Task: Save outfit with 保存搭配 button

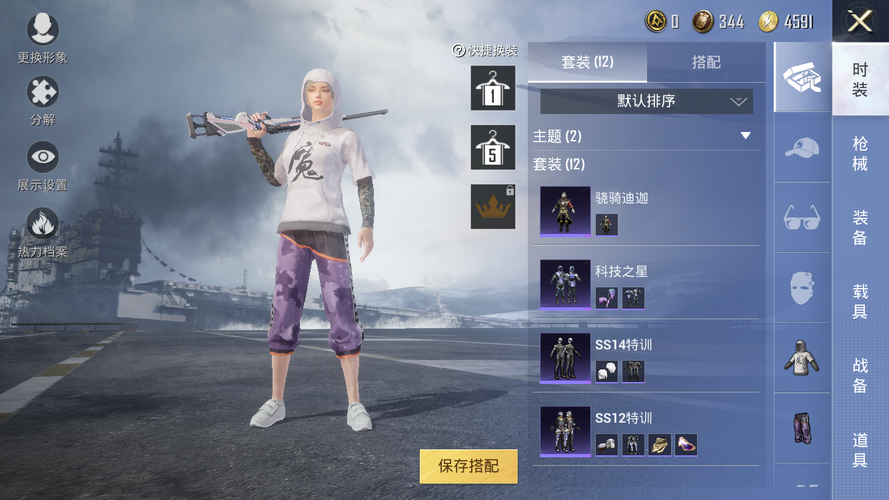Action: [x=468, y=466]
